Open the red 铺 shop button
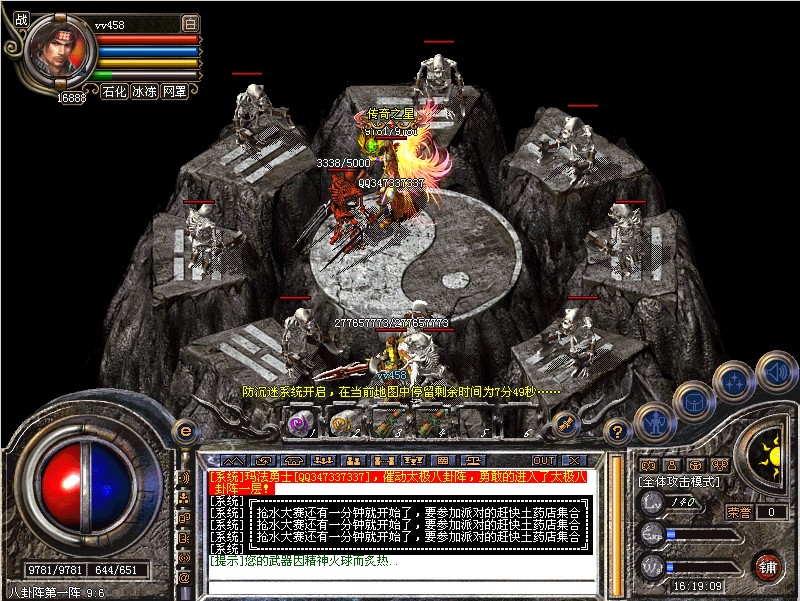 pos(767,566)
